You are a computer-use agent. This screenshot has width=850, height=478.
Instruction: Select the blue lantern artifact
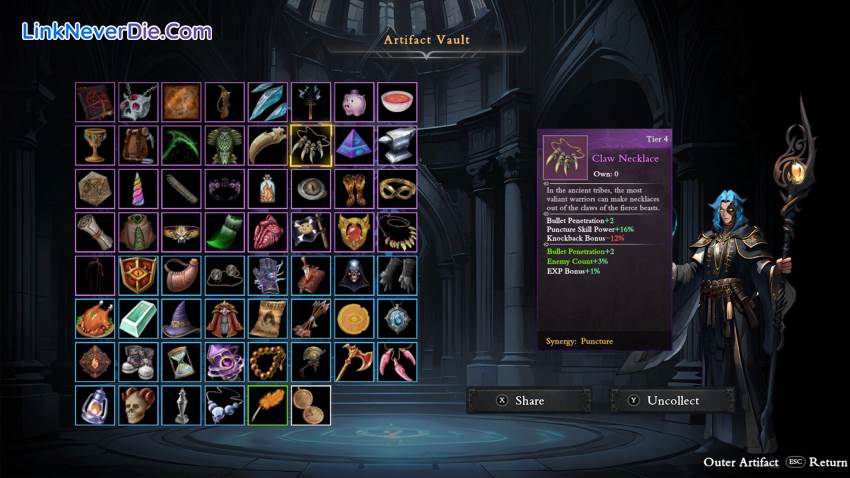pyautogui.click(x=95, y=404)
